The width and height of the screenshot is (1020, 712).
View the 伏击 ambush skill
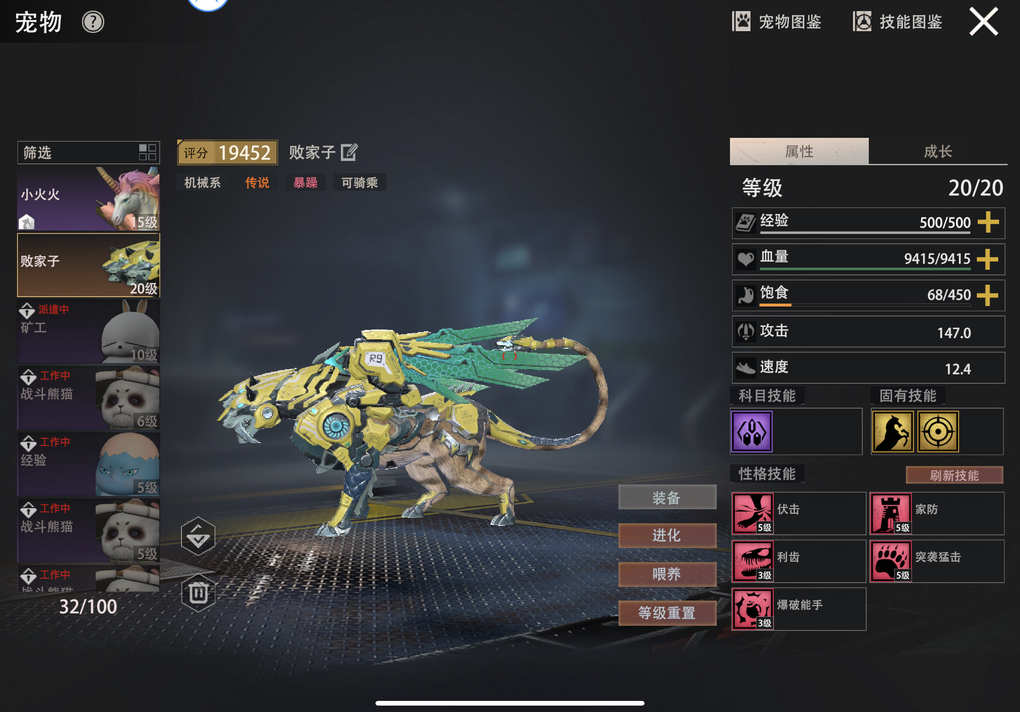point(798,513)
